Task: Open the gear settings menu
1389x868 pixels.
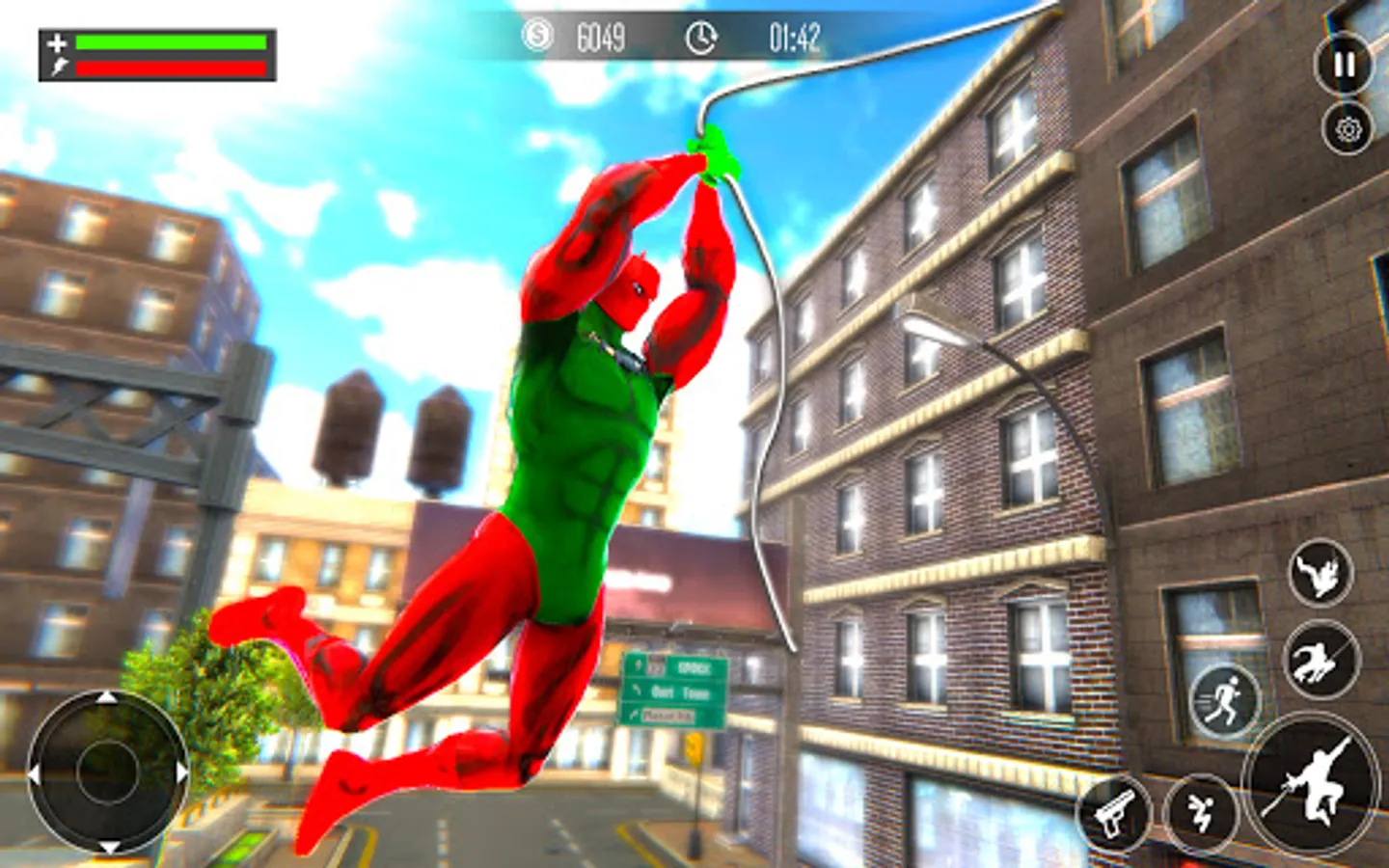Action: [1348, 129]
